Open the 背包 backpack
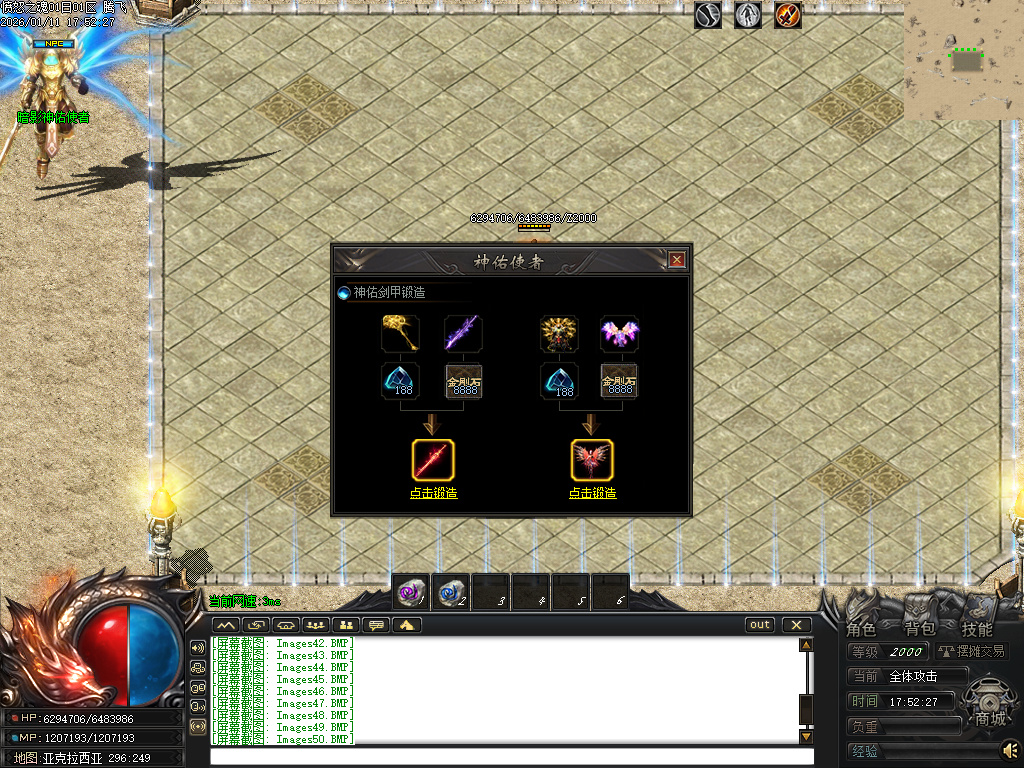 point(919,629)
